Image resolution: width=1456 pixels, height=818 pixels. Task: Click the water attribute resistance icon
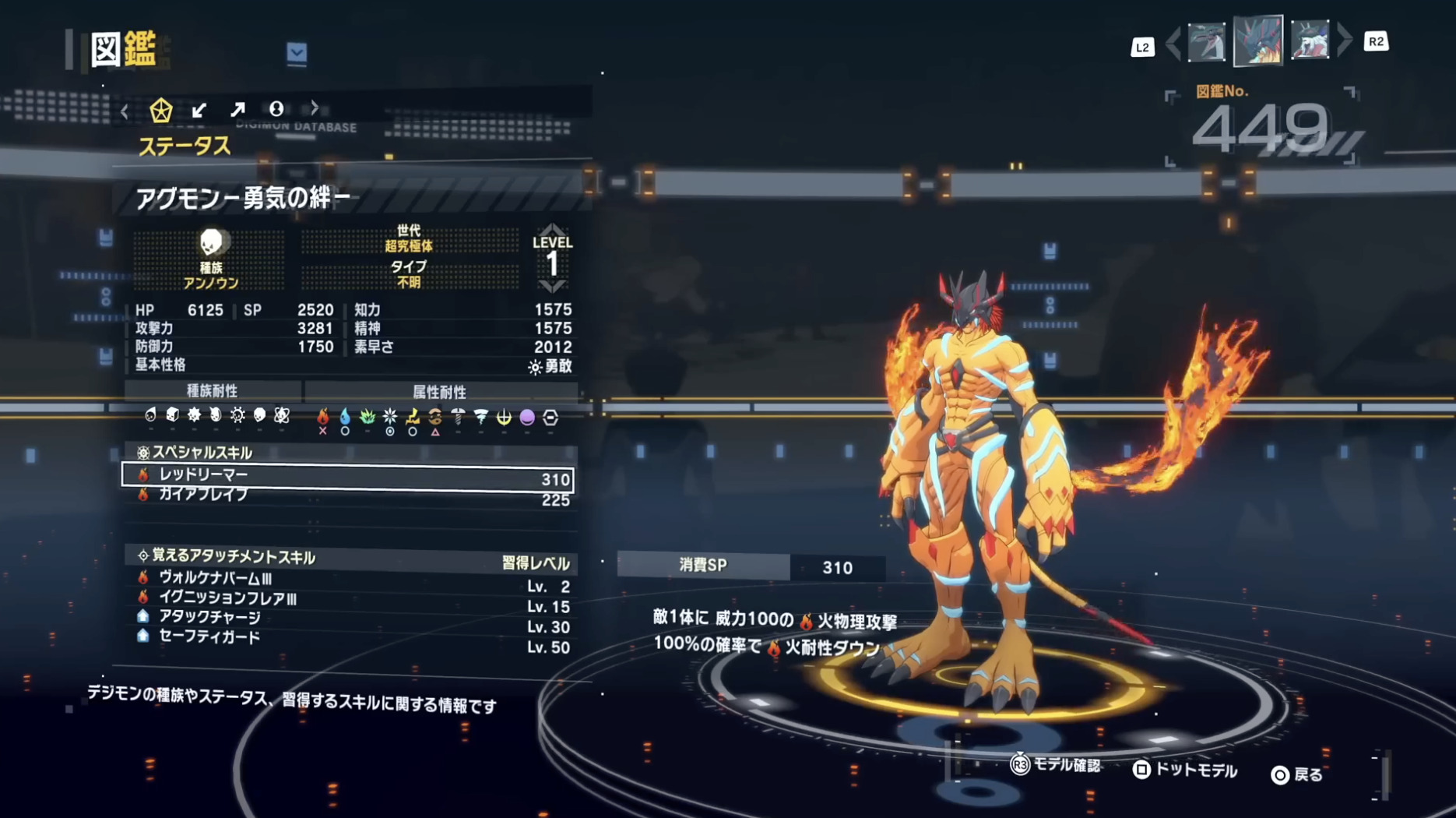[344, 418]
